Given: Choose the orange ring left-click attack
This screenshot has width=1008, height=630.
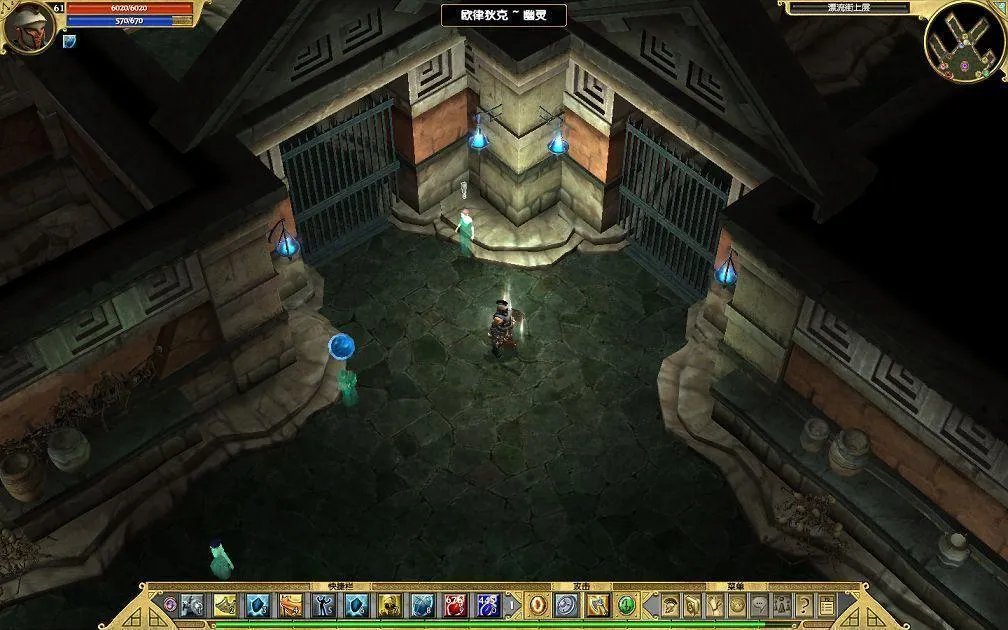Looking at the screenshot, I should (x=538, y=605).
